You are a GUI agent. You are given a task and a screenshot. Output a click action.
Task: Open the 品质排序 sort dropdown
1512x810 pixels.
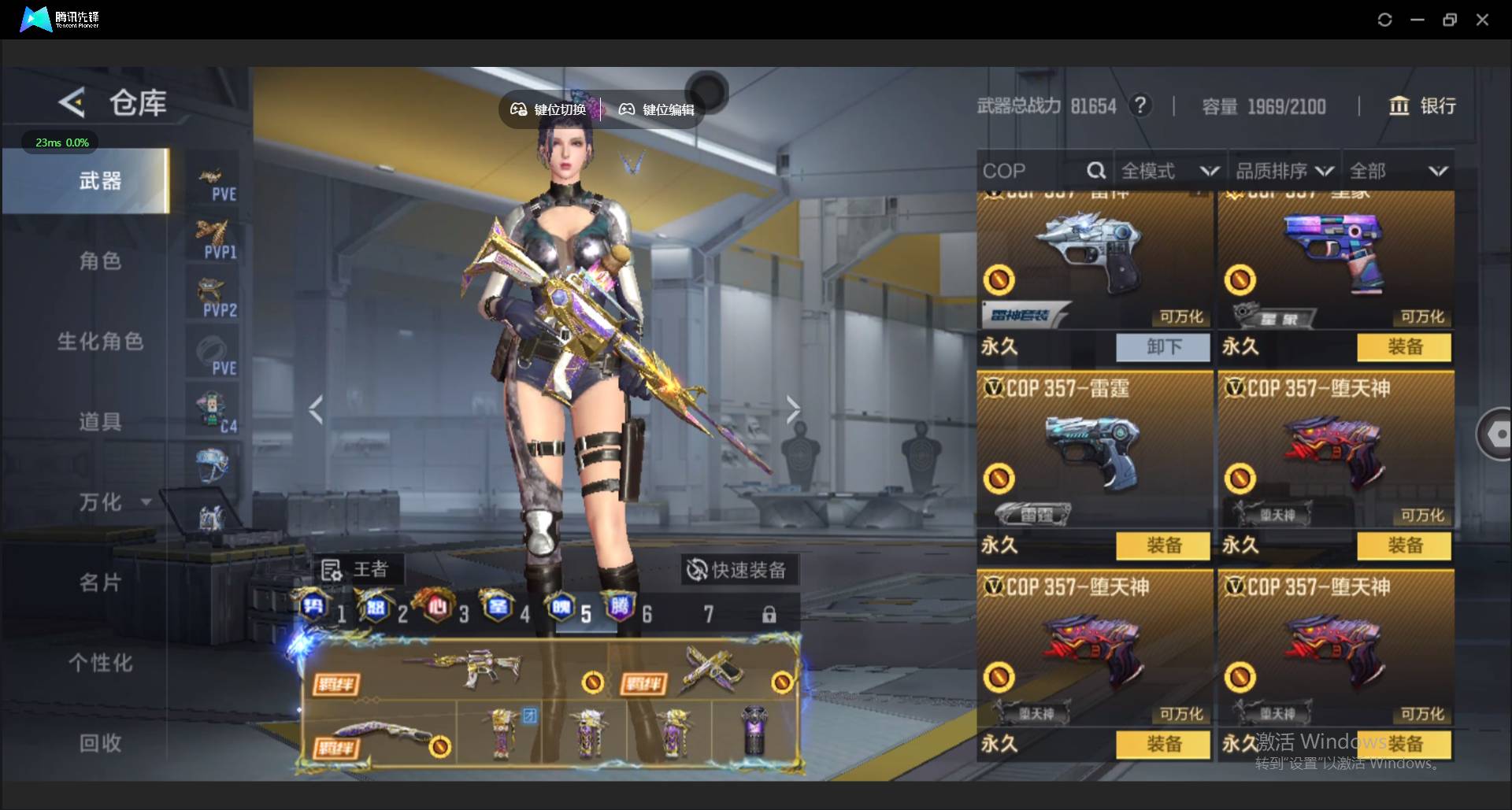[x=1284, y=171]
